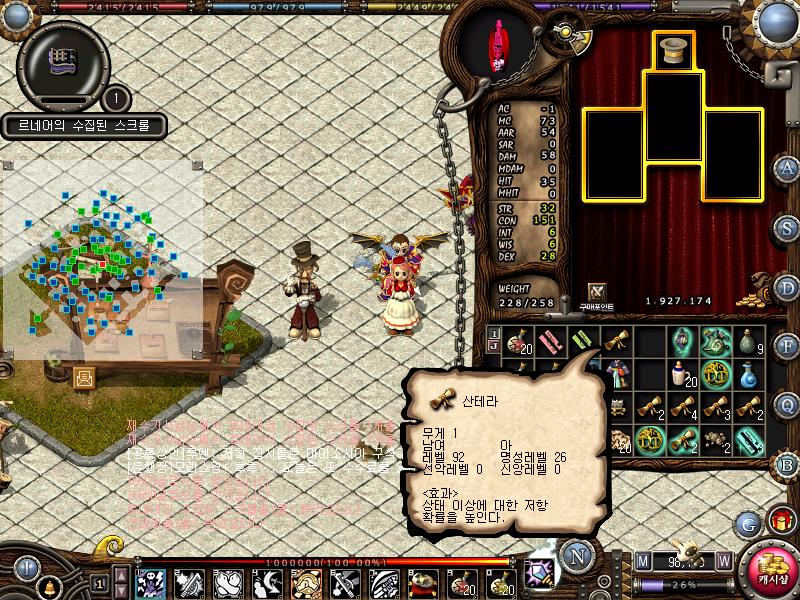Activate the skull skill in the hotbar
Screen dimensions: 800x600
pyautogui.click(x=151, y=582)
